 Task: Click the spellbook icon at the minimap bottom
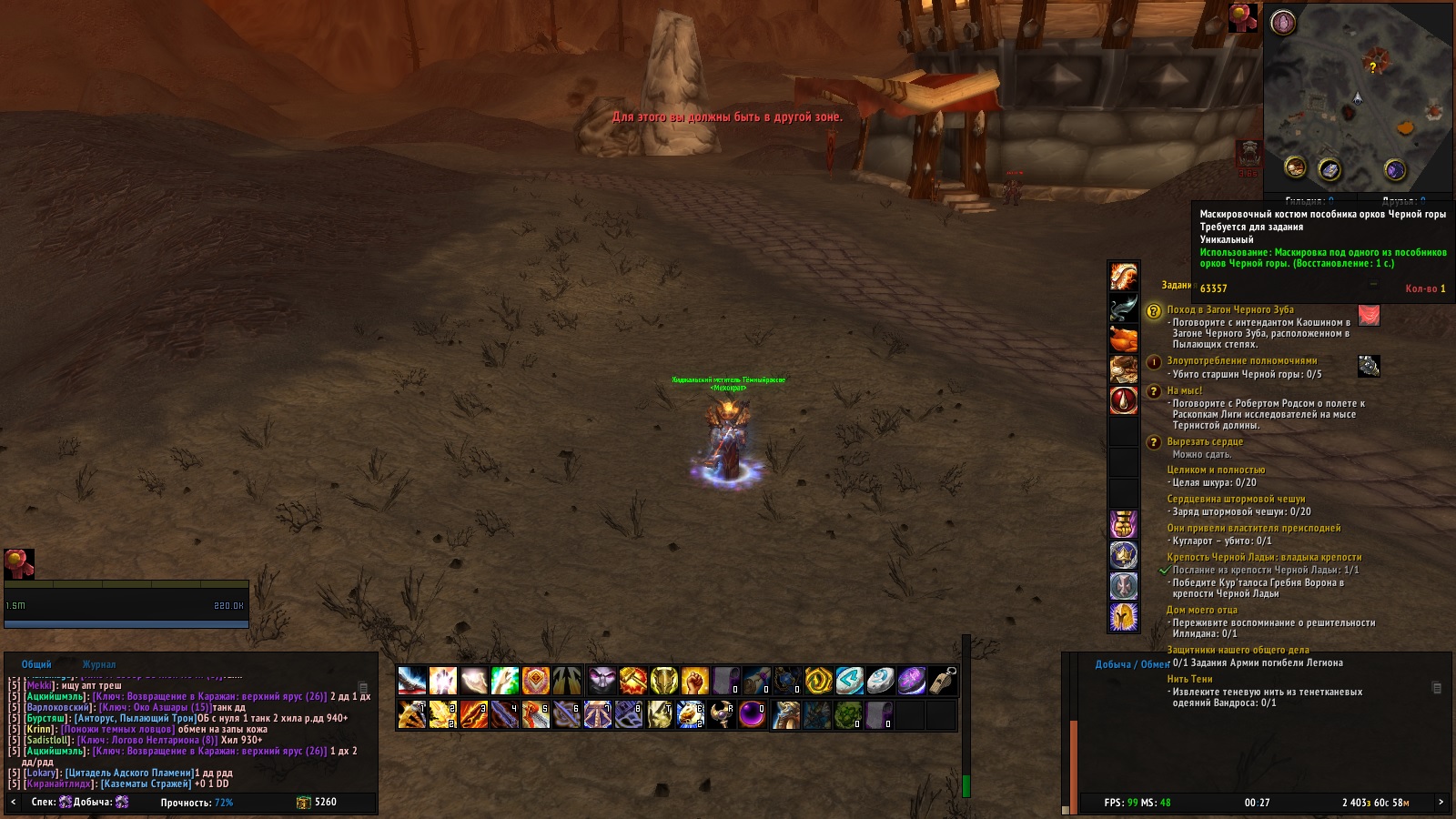click(1330, 169)
